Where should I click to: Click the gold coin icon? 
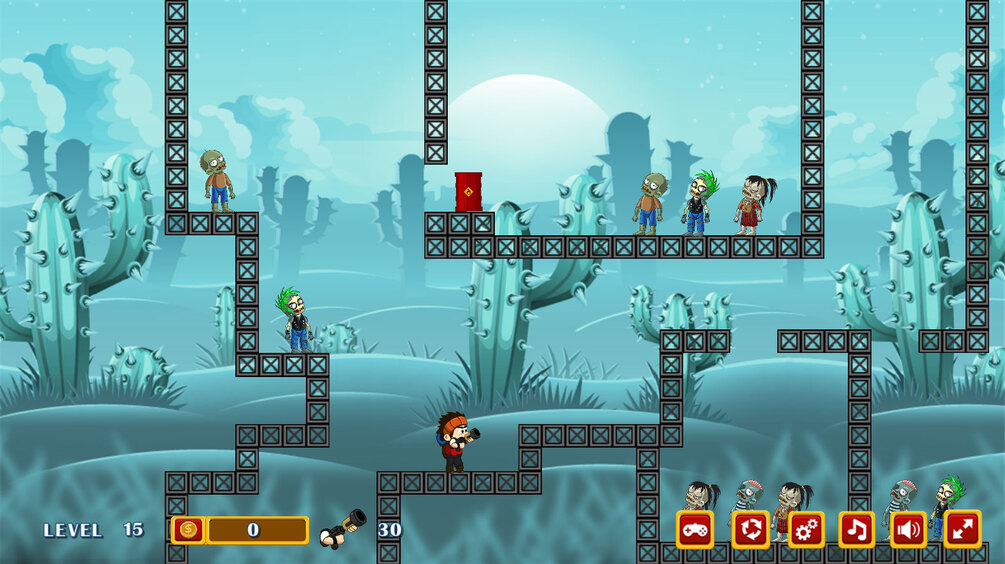coord(187,530)
